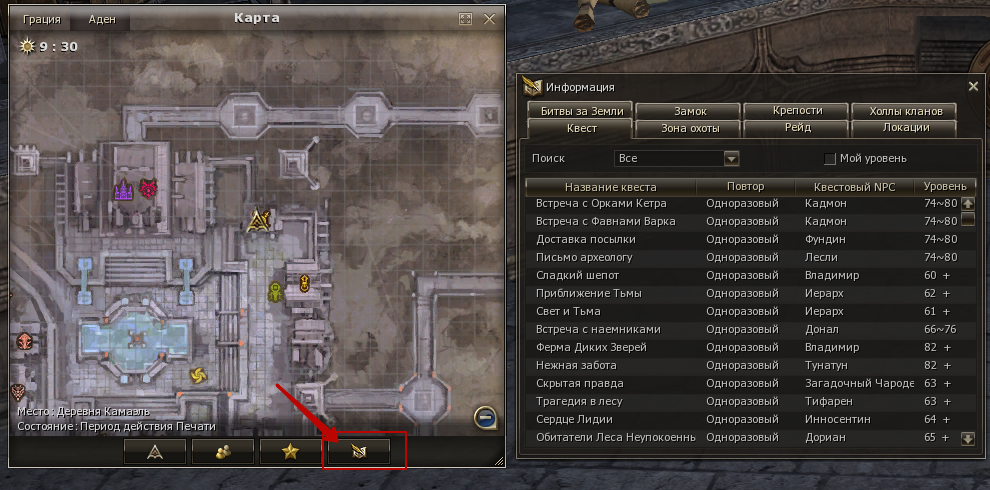990x490 pixels.
Task: Select the Холлы кланов tab
Action: pyautogui.click(x=906, y=111)
